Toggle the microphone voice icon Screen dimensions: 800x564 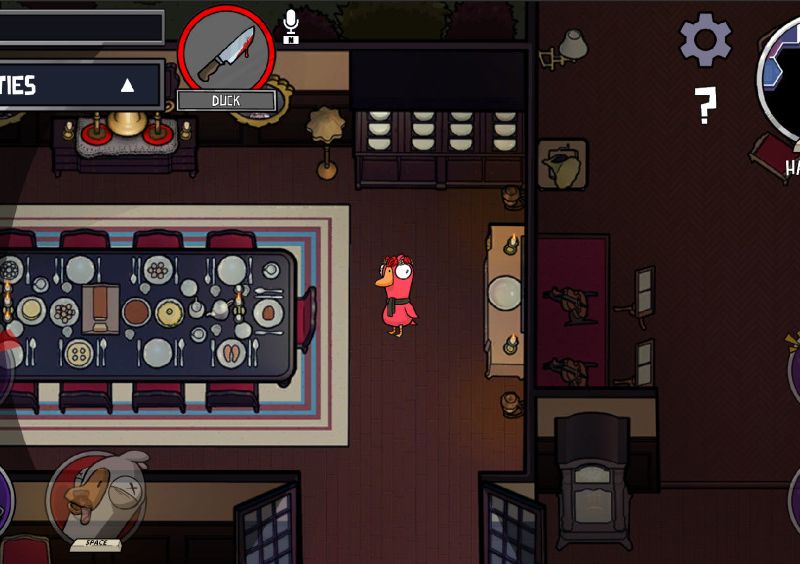[291, 26]
